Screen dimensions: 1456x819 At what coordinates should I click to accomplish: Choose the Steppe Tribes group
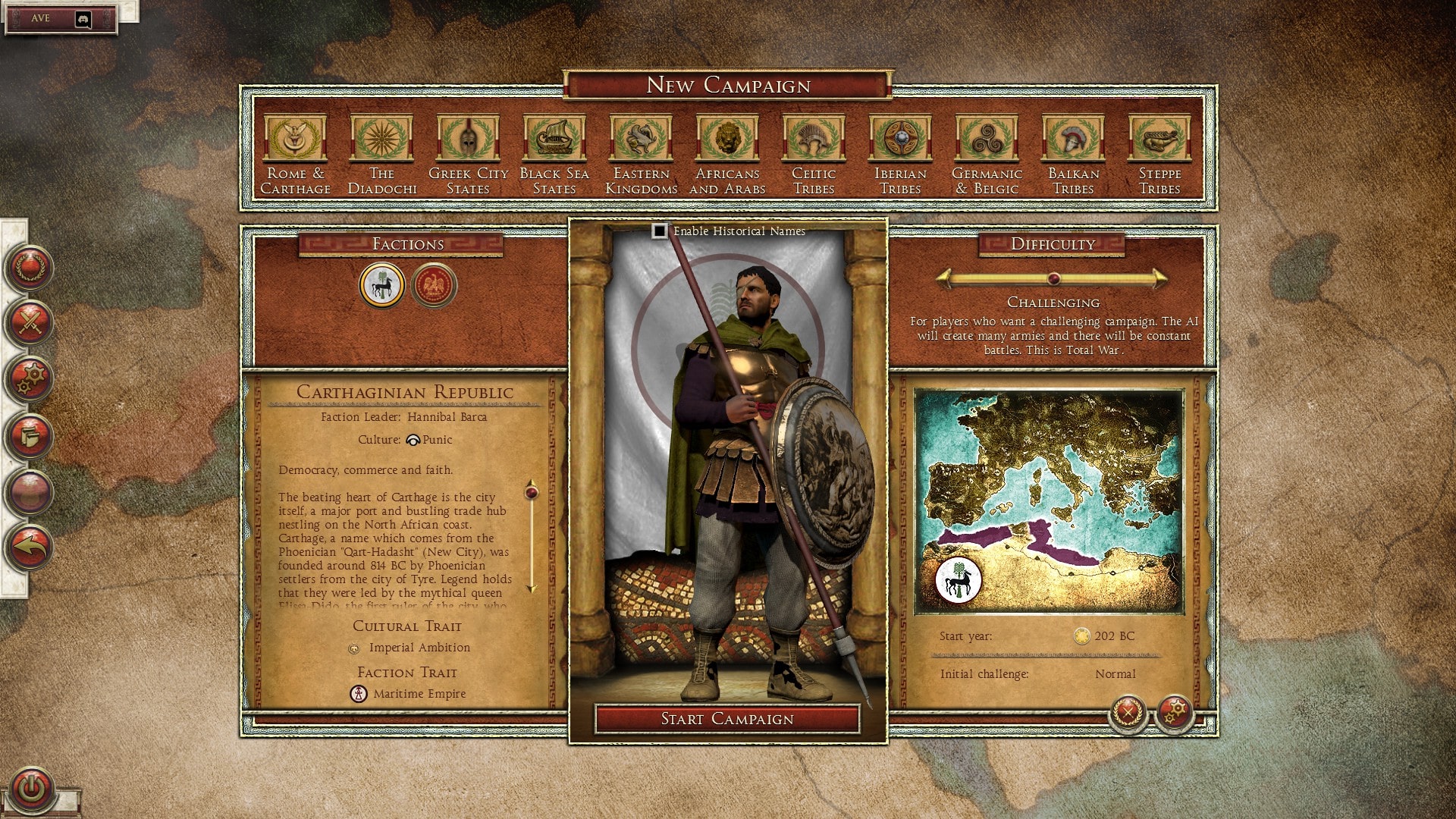pos(1159,139)
